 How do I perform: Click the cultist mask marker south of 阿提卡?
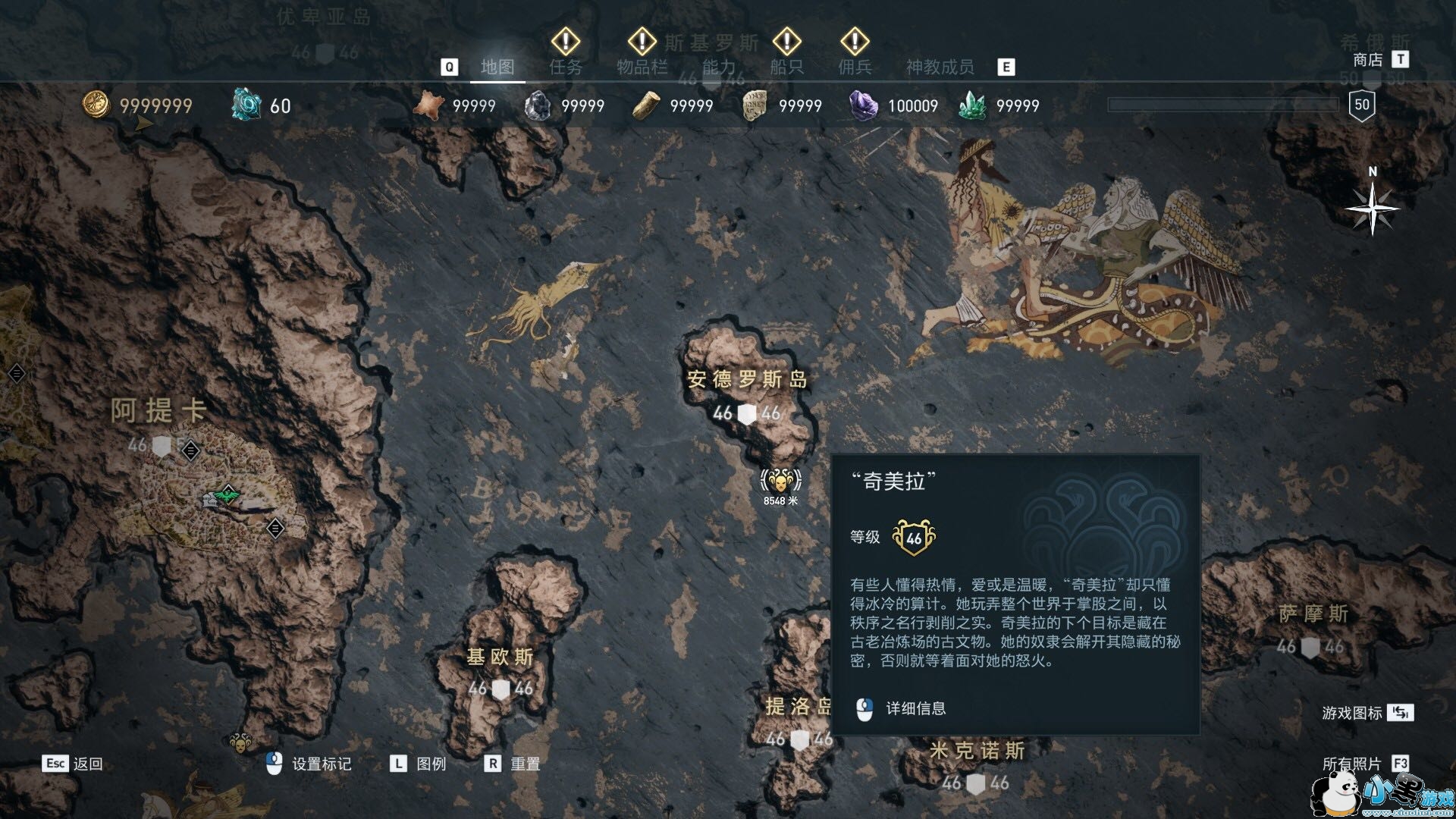click(x=241, y=742)
